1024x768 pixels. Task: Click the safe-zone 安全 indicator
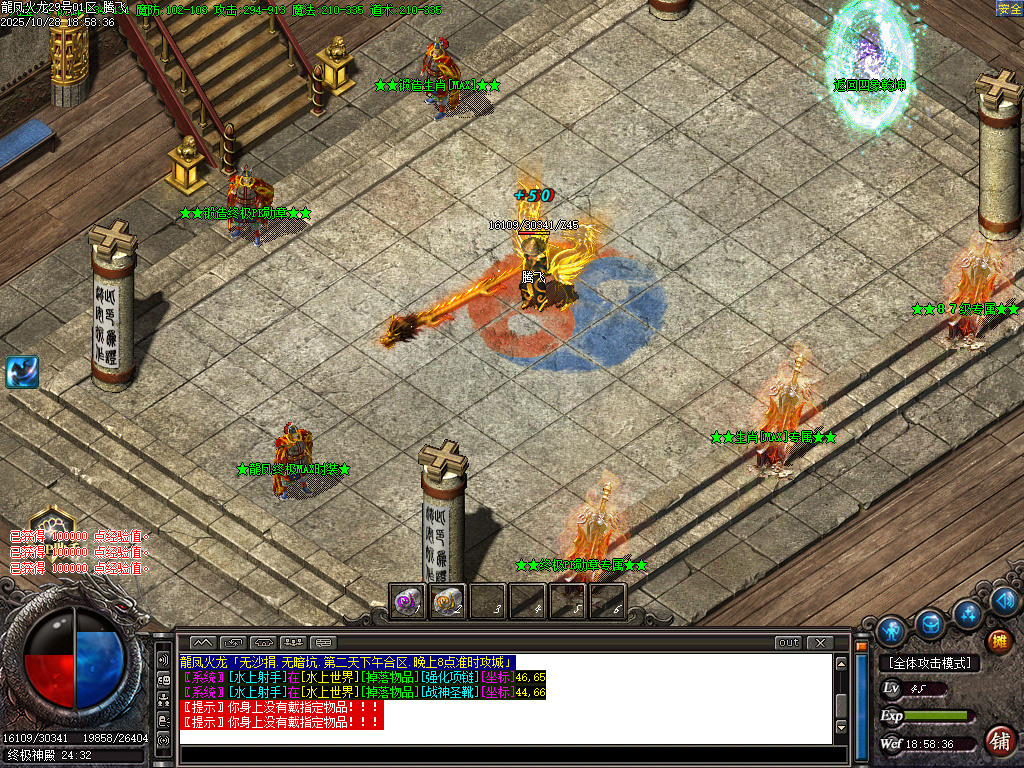1009,9
